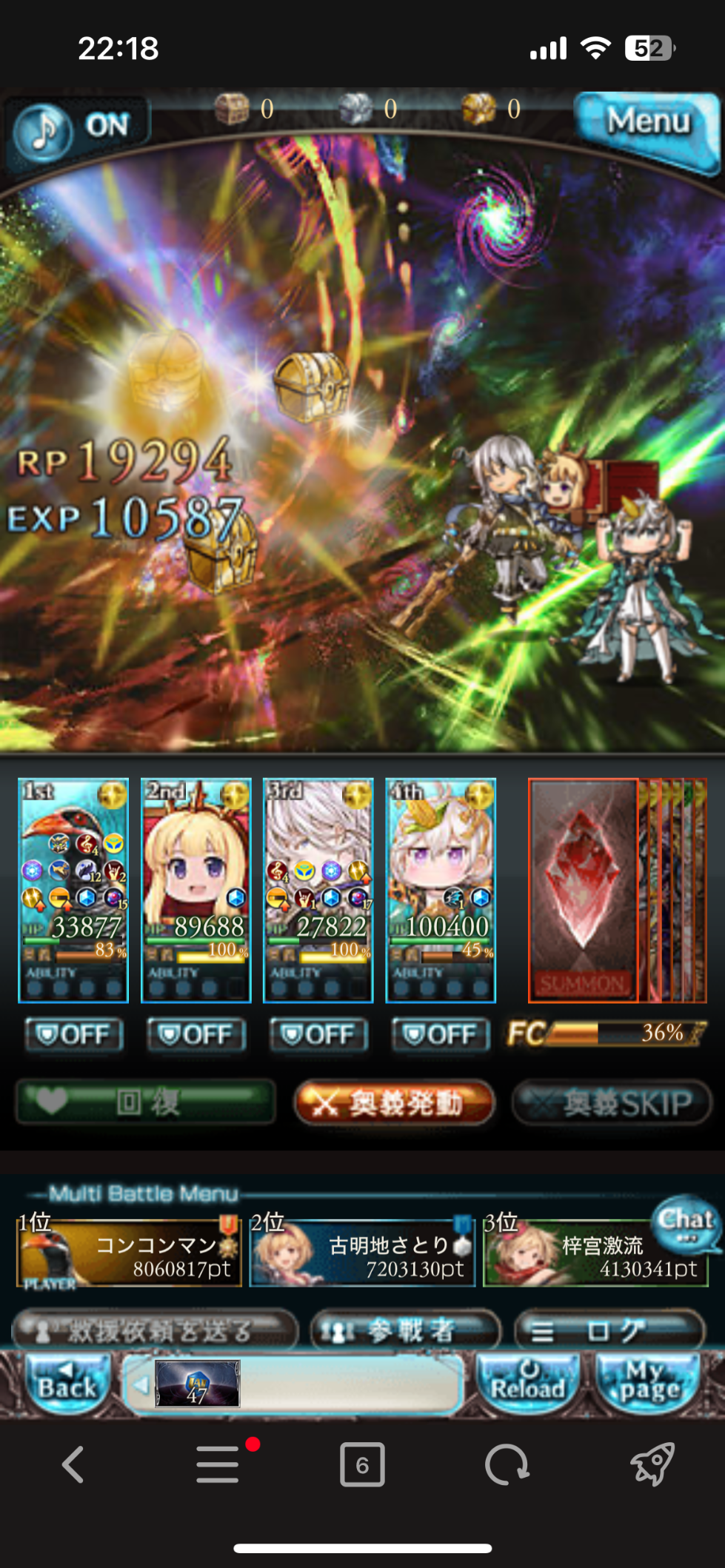Open the Chat bubble
Image resolution: width=725 pixels, height=1568 pixels.
(686, 1222)
